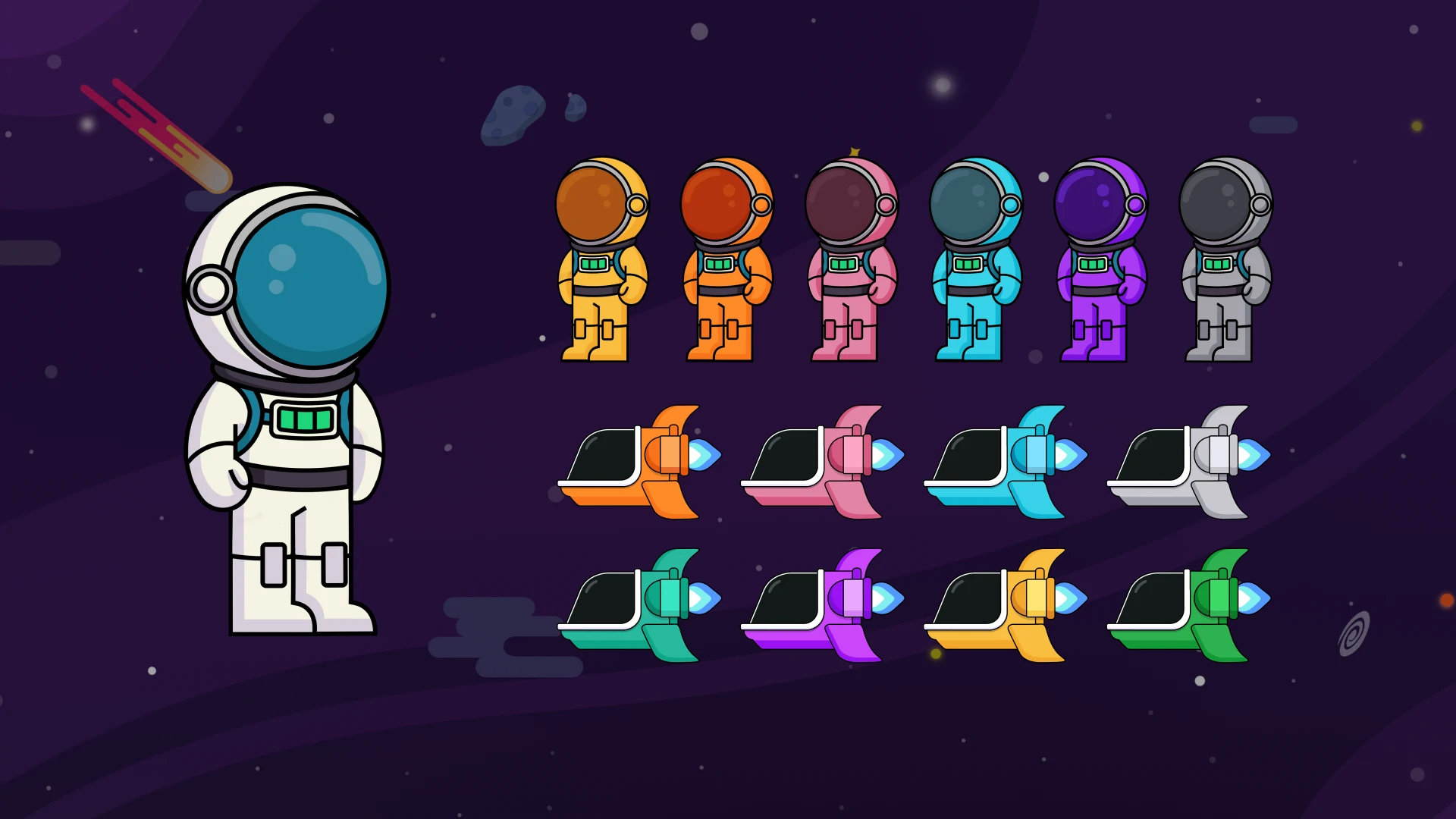Screen dimensions: 1456x819
Task: Choose the teal rocket ship
Action: 639,607
